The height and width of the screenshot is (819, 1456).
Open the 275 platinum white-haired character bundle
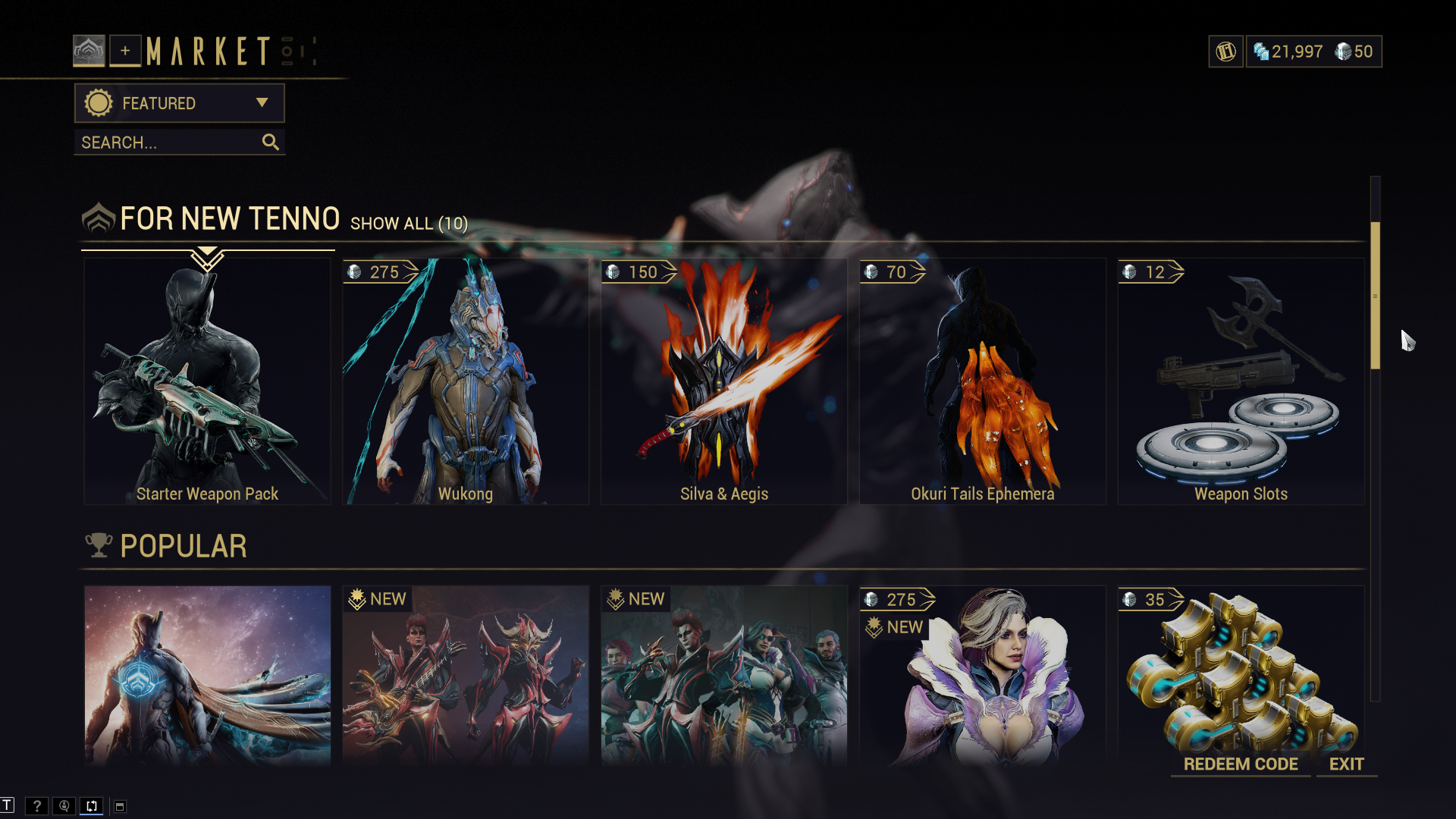[982, 675]
